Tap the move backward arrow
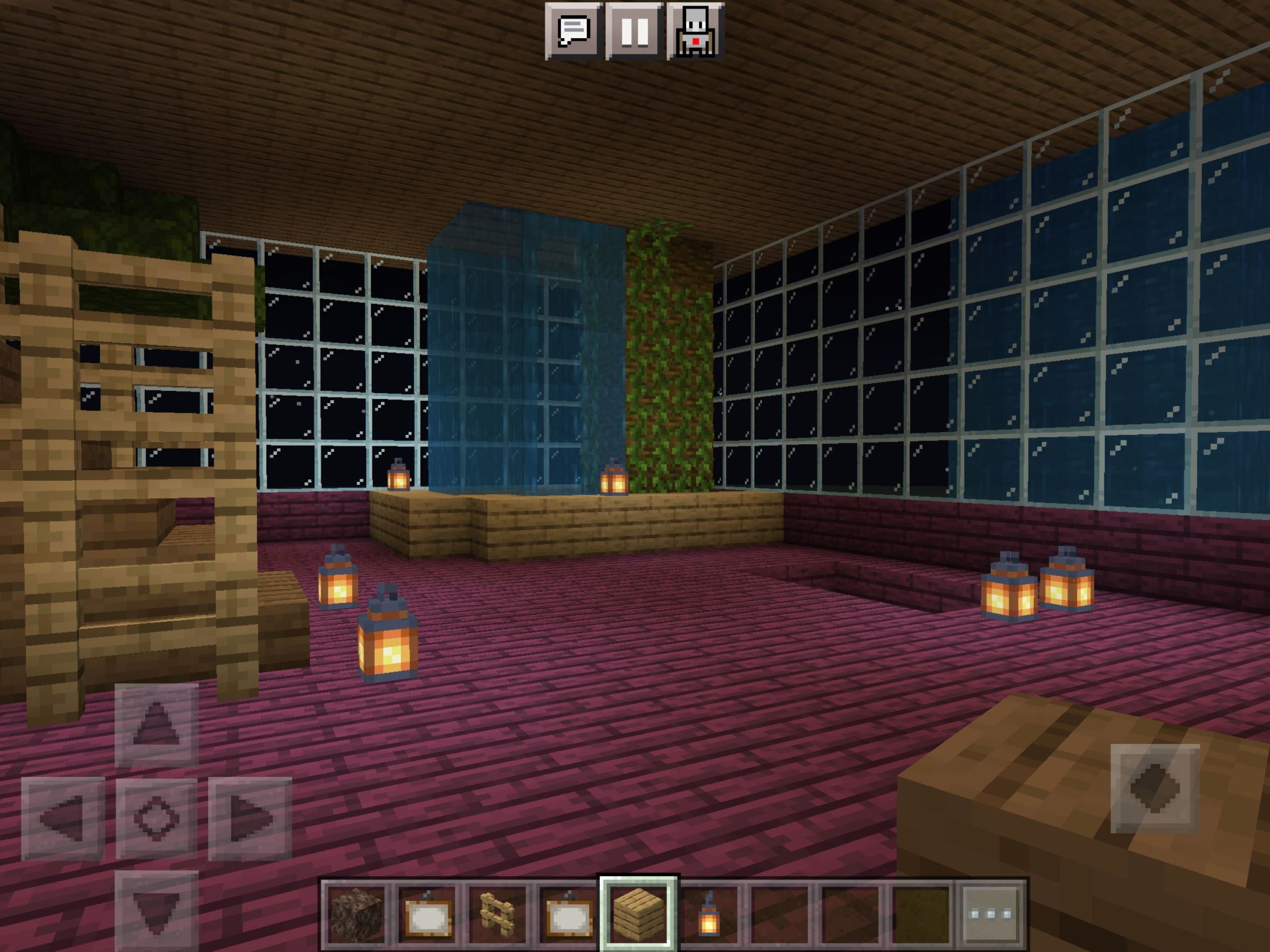This screenshot has height=952, width=1270. click(156, 910)
